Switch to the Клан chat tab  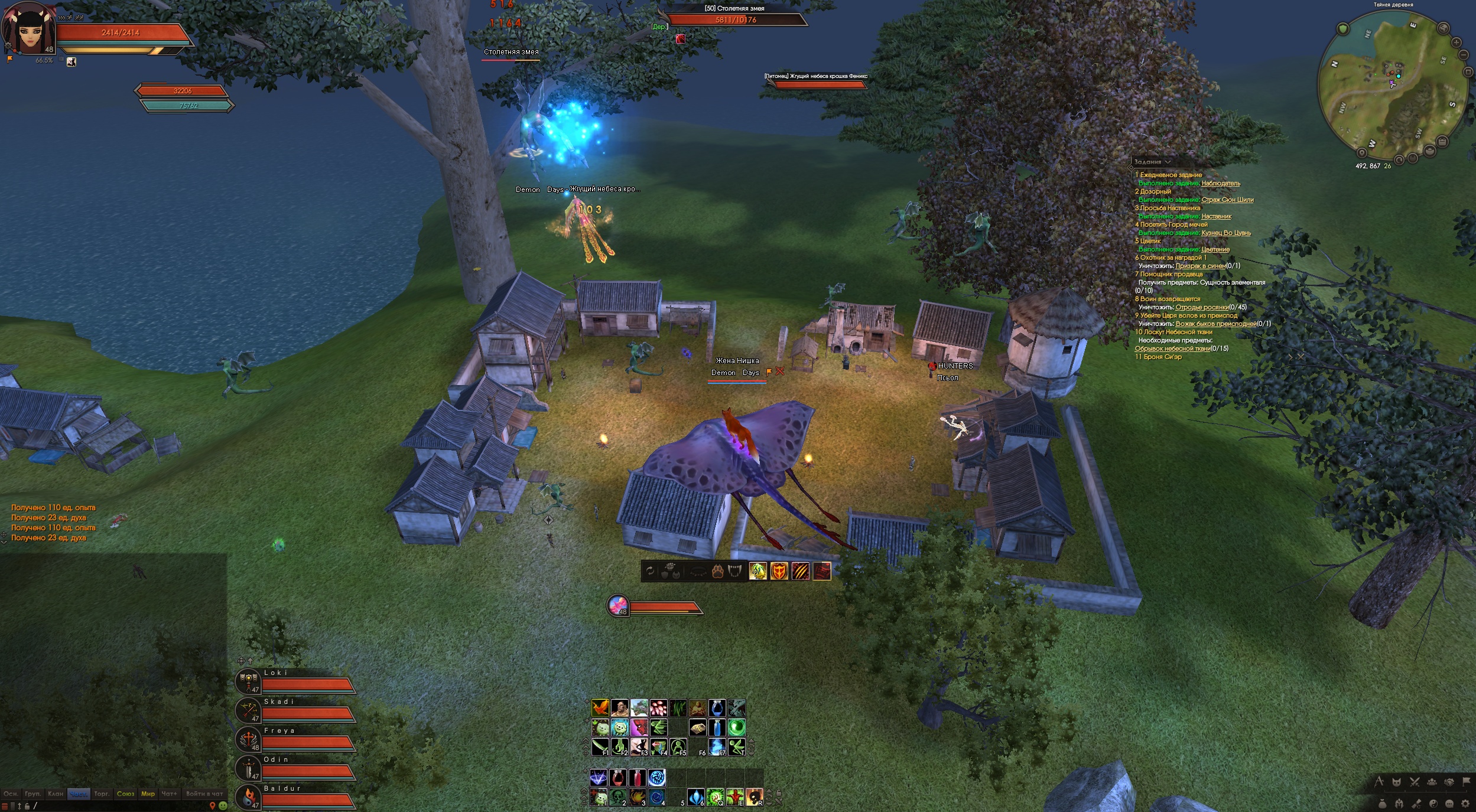click(x=56, y=794)
